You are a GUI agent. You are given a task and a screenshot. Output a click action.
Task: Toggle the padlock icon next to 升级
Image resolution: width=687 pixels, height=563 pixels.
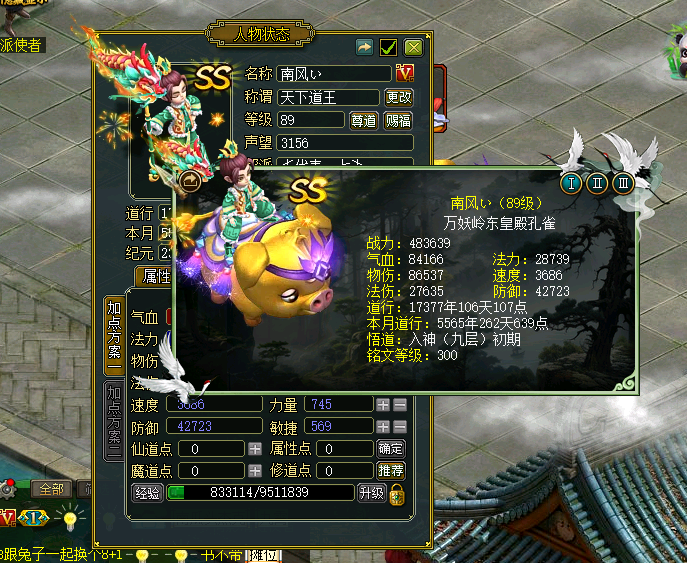point(396,493)
